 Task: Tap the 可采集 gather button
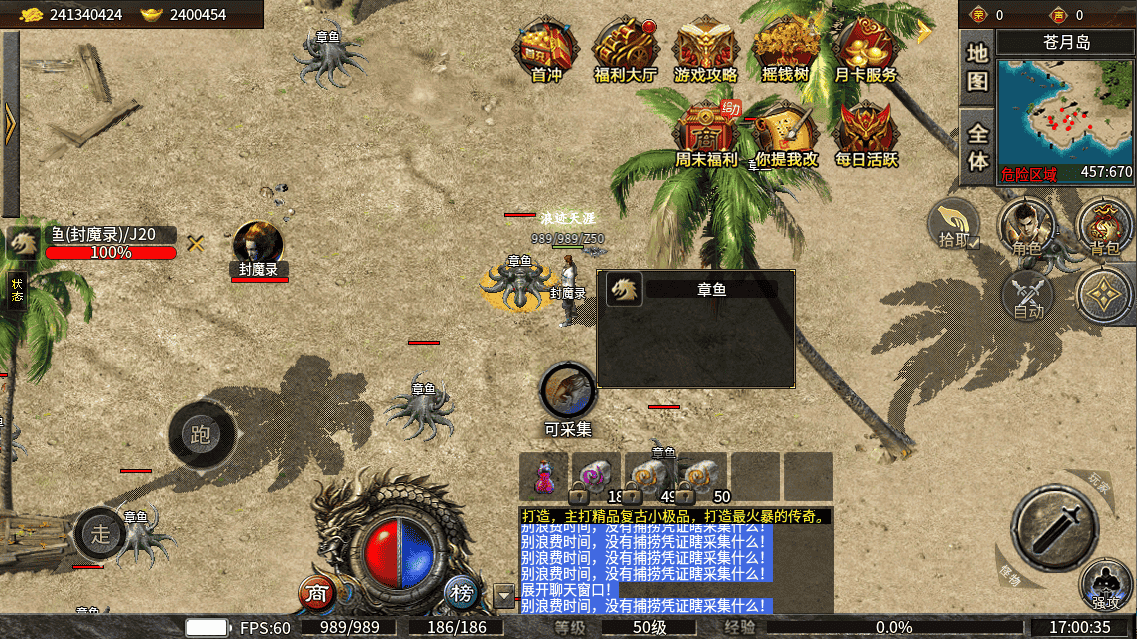tap(568, 392)
